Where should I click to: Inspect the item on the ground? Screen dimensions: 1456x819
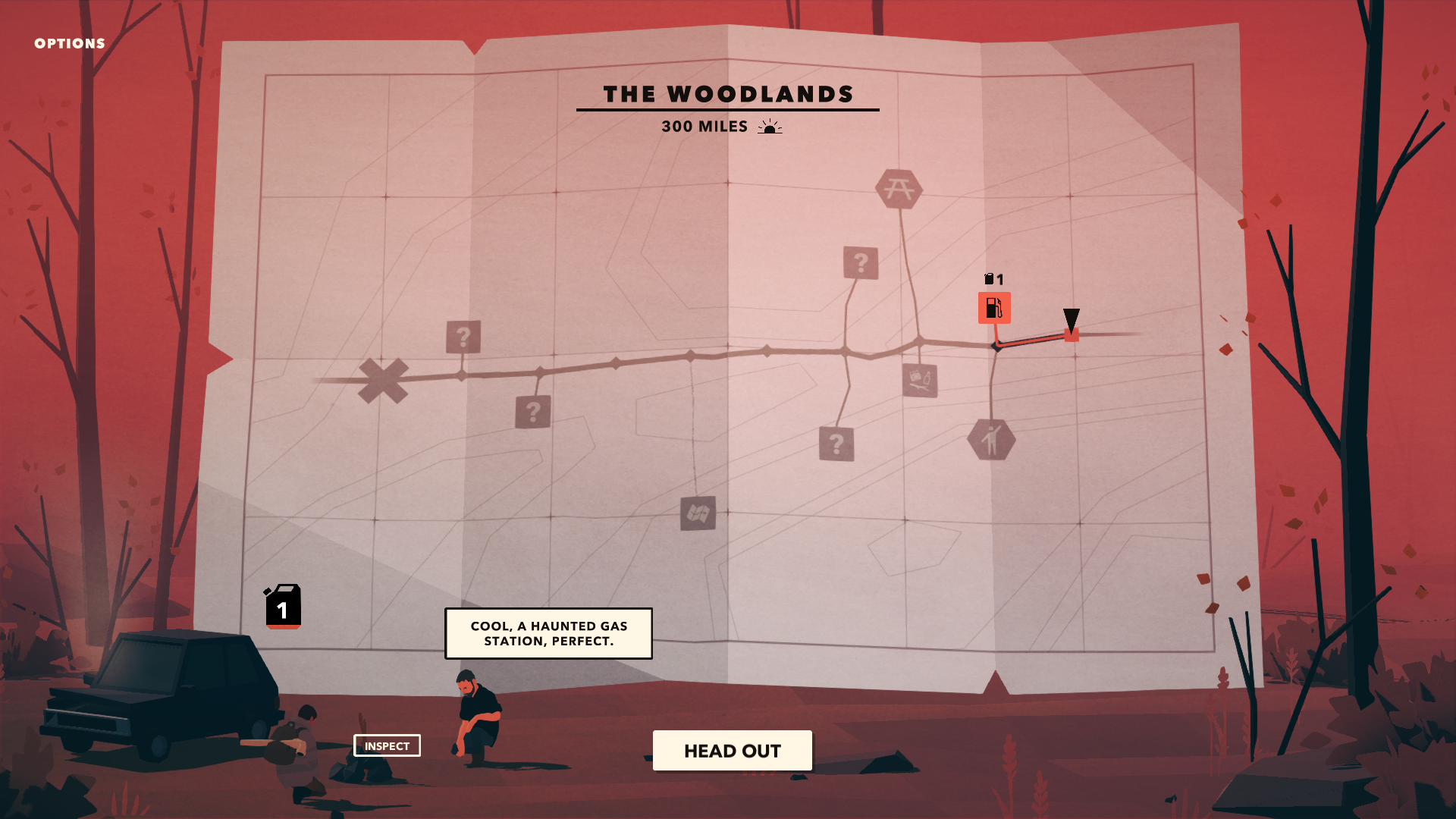(x=387, y=745)
